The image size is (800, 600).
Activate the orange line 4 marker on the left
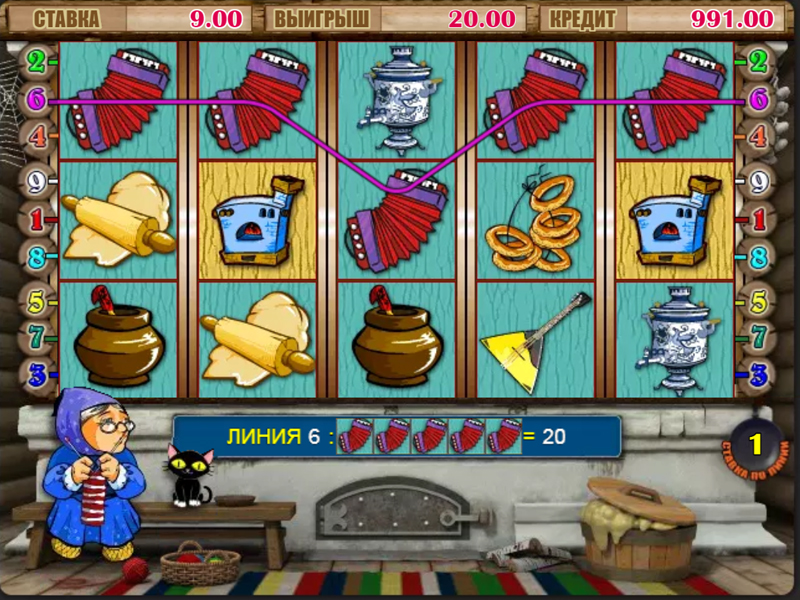[37, 135]
